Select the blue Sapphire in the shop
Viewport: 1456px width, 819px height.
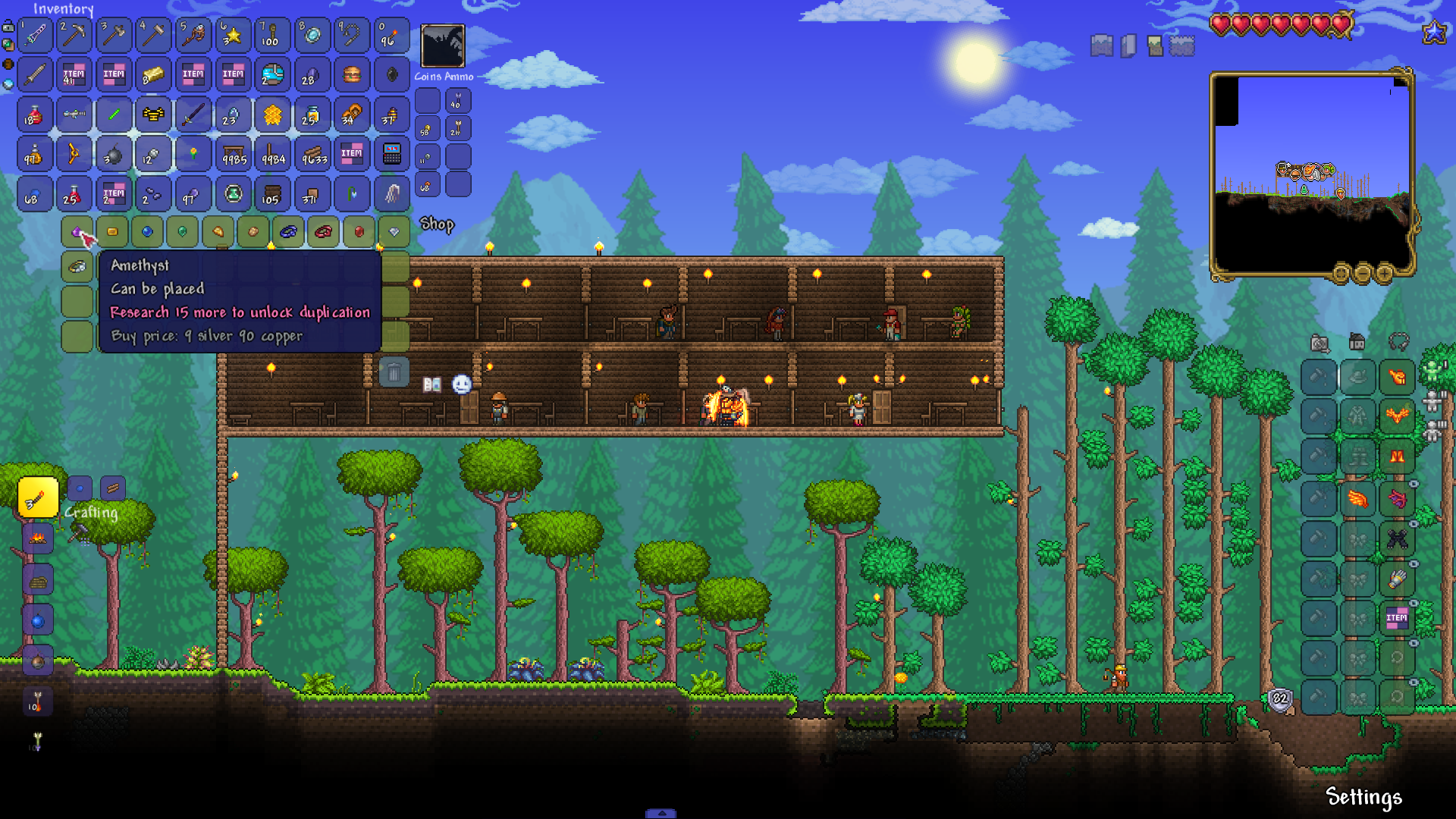(147, 231)
